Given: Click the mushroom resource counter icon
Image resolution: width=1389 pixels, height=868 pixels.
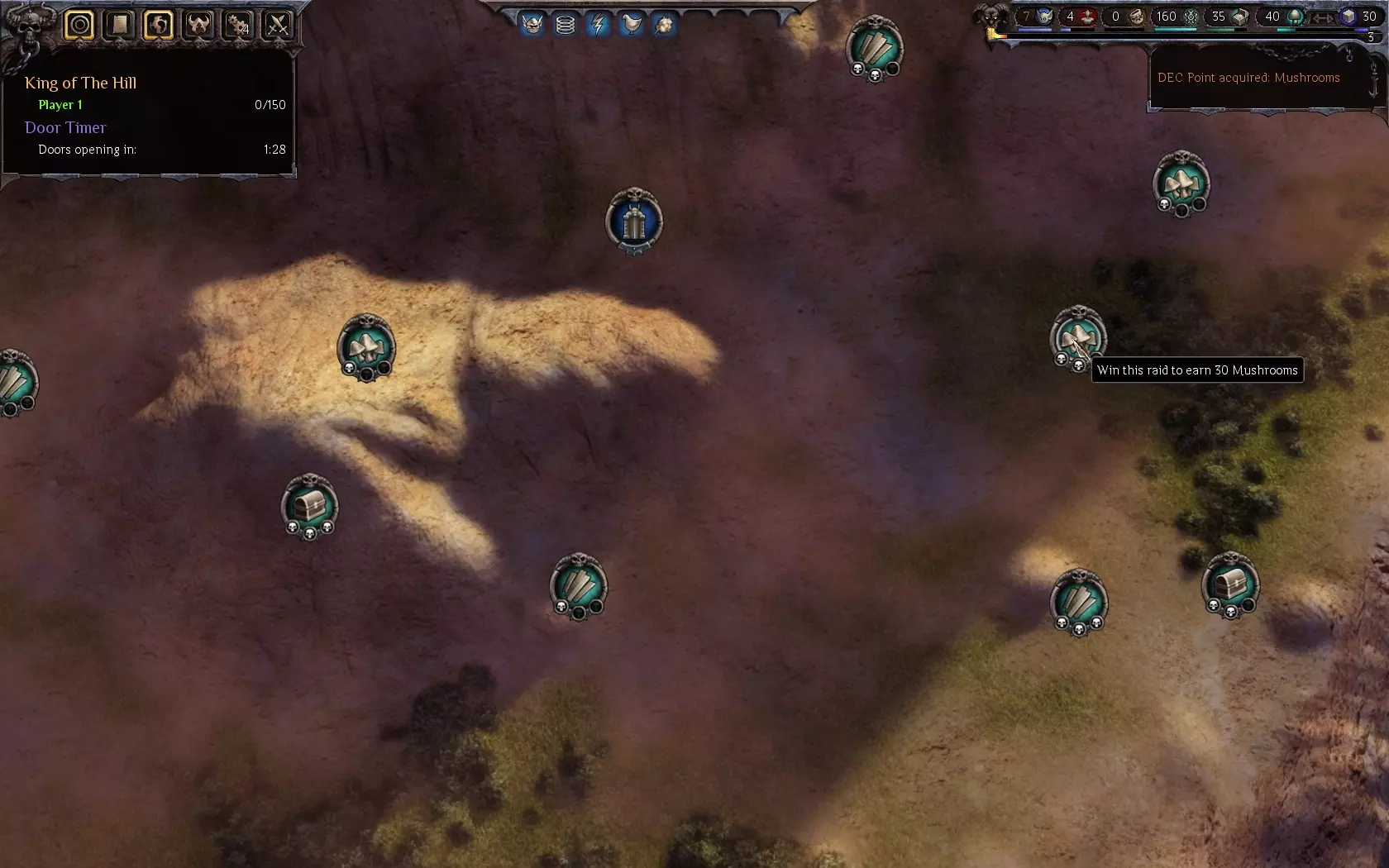Looking at the screenshot, I should click(1296, 17).
